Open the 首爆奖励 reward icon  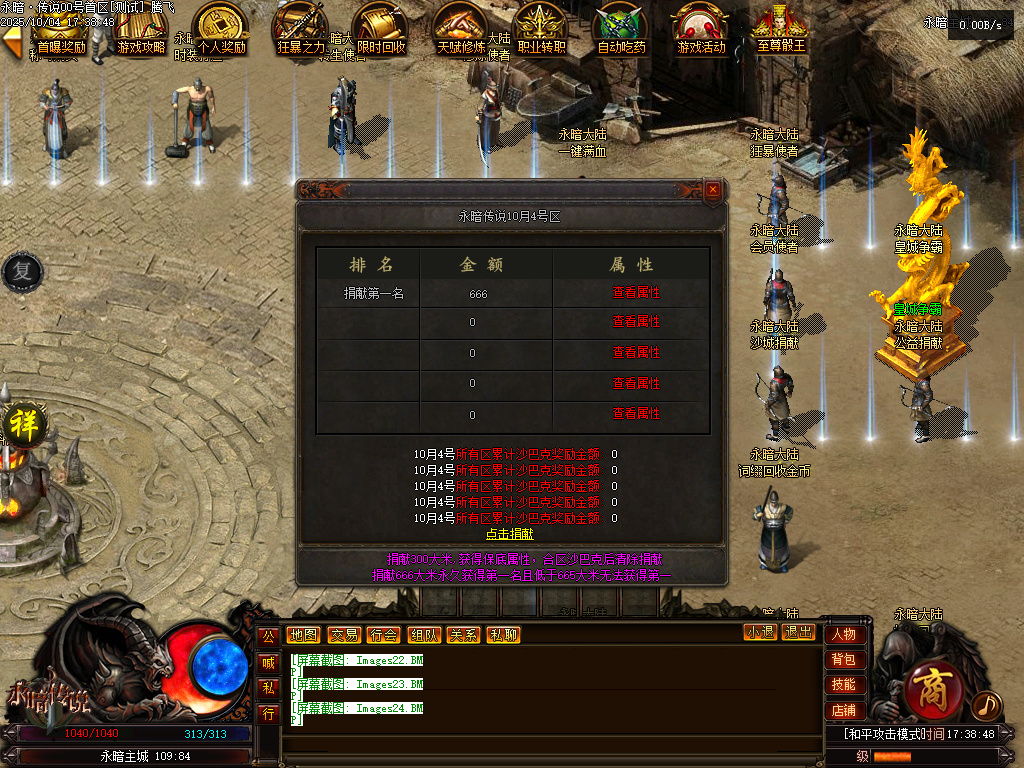pyautogui.click(x=61, y=30)
